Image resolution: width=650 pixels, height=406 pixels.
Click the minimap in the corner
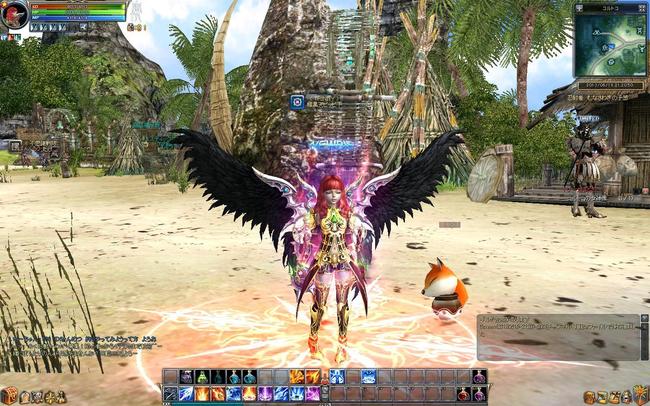coord(610,43)
